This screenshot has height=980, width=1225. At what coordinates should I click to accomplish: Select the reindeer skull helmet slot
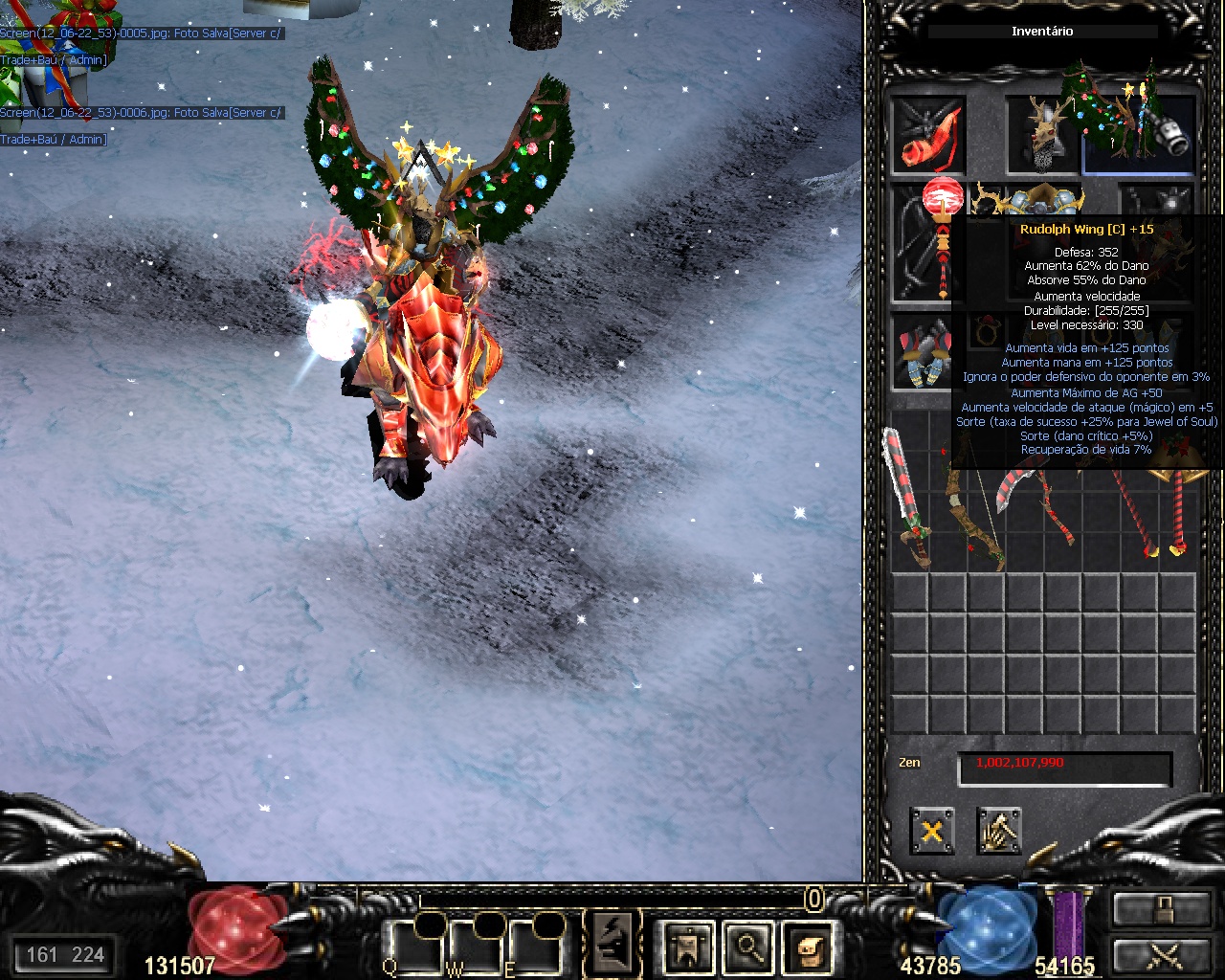click(x=1042, y=135)
